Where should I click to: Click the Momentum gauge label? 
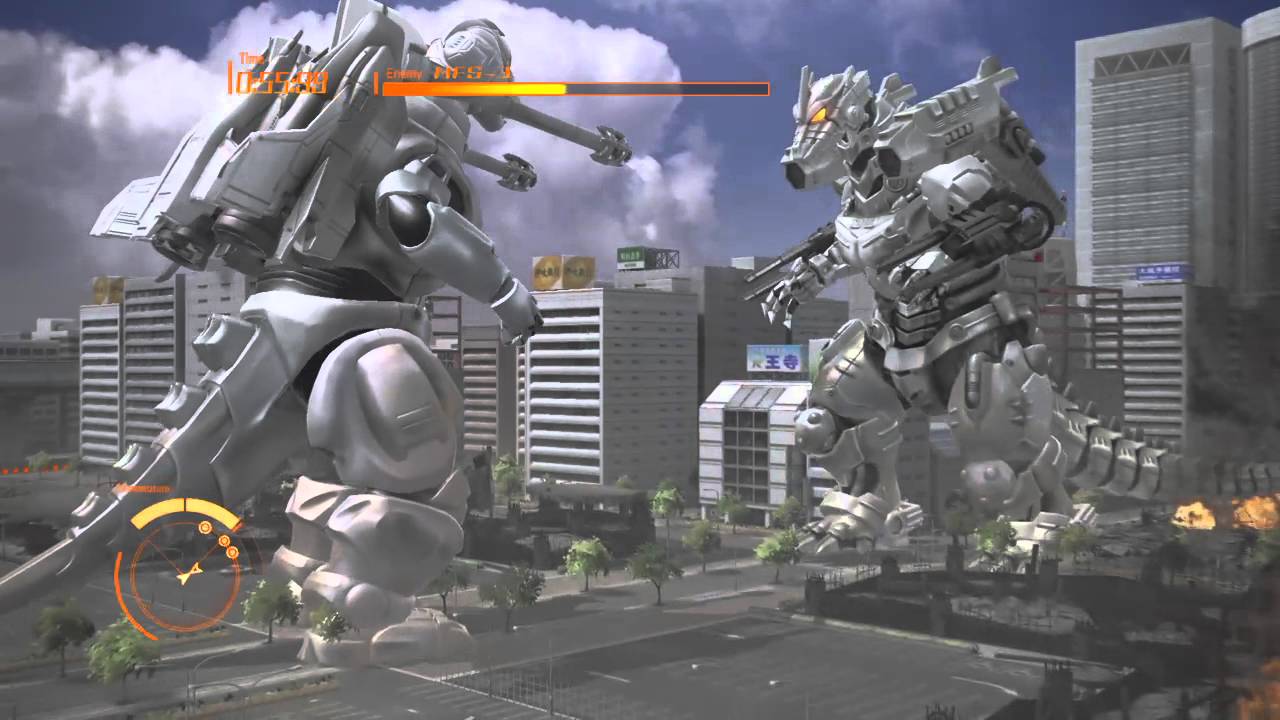(x=142, y=488)
